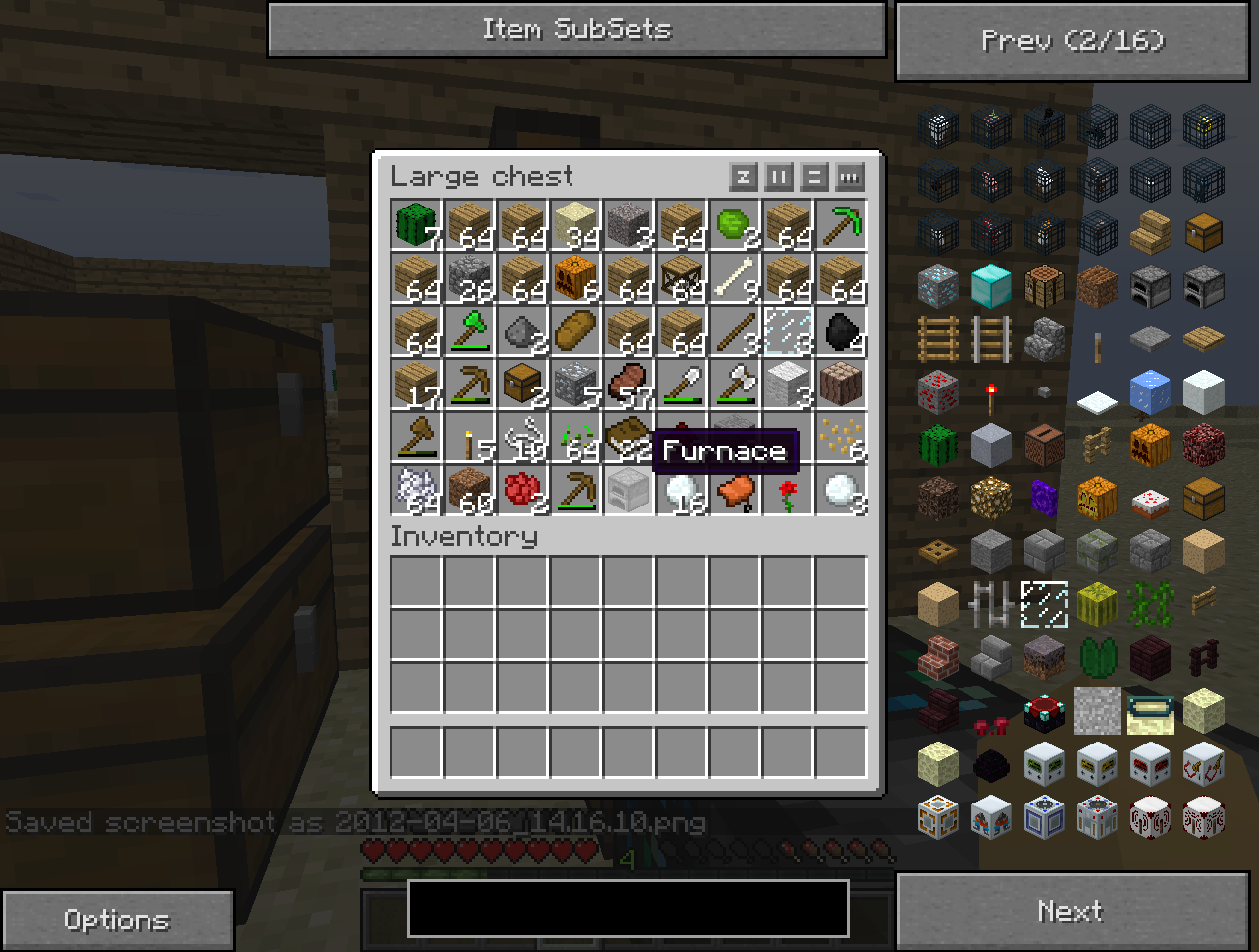Click the search text field
The width and height of the screenshot is (1259, 952).
(x=628, y=908)
